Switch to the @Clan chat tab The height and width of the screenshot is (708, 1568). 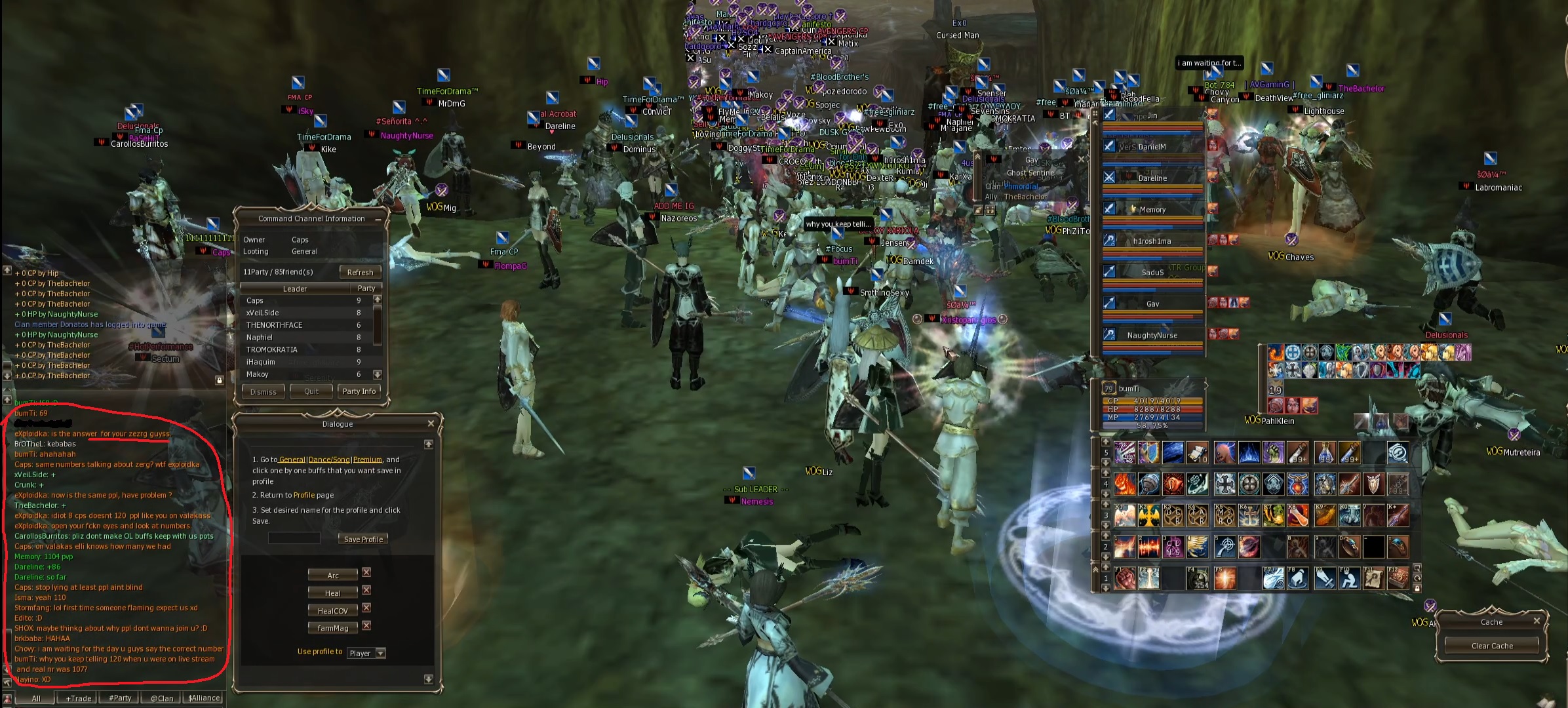click(162, 698)
